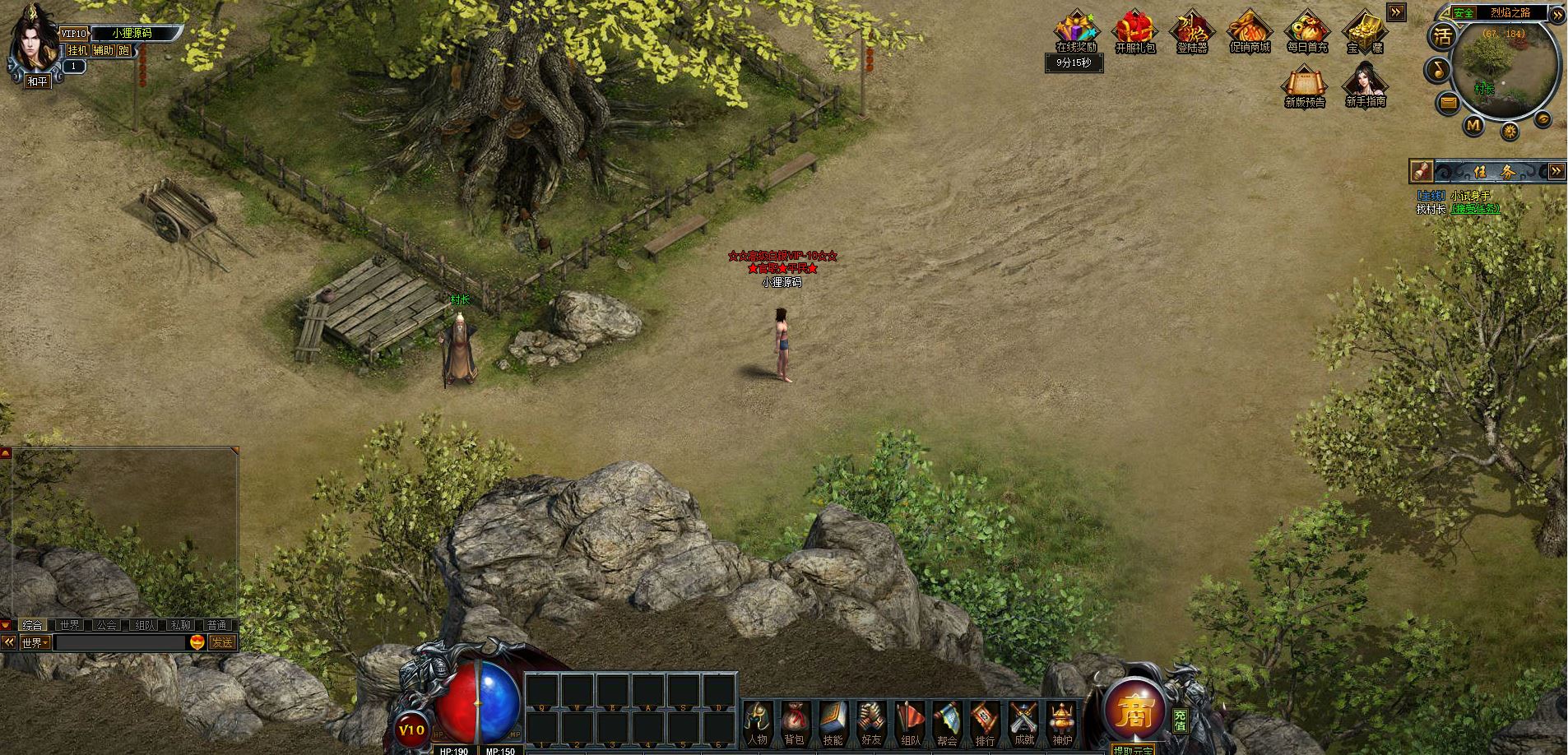Viewport: 1568px width, 755px height.
Task: Open the 开服礼包 red gift pack
Action: click(1135, 31)
